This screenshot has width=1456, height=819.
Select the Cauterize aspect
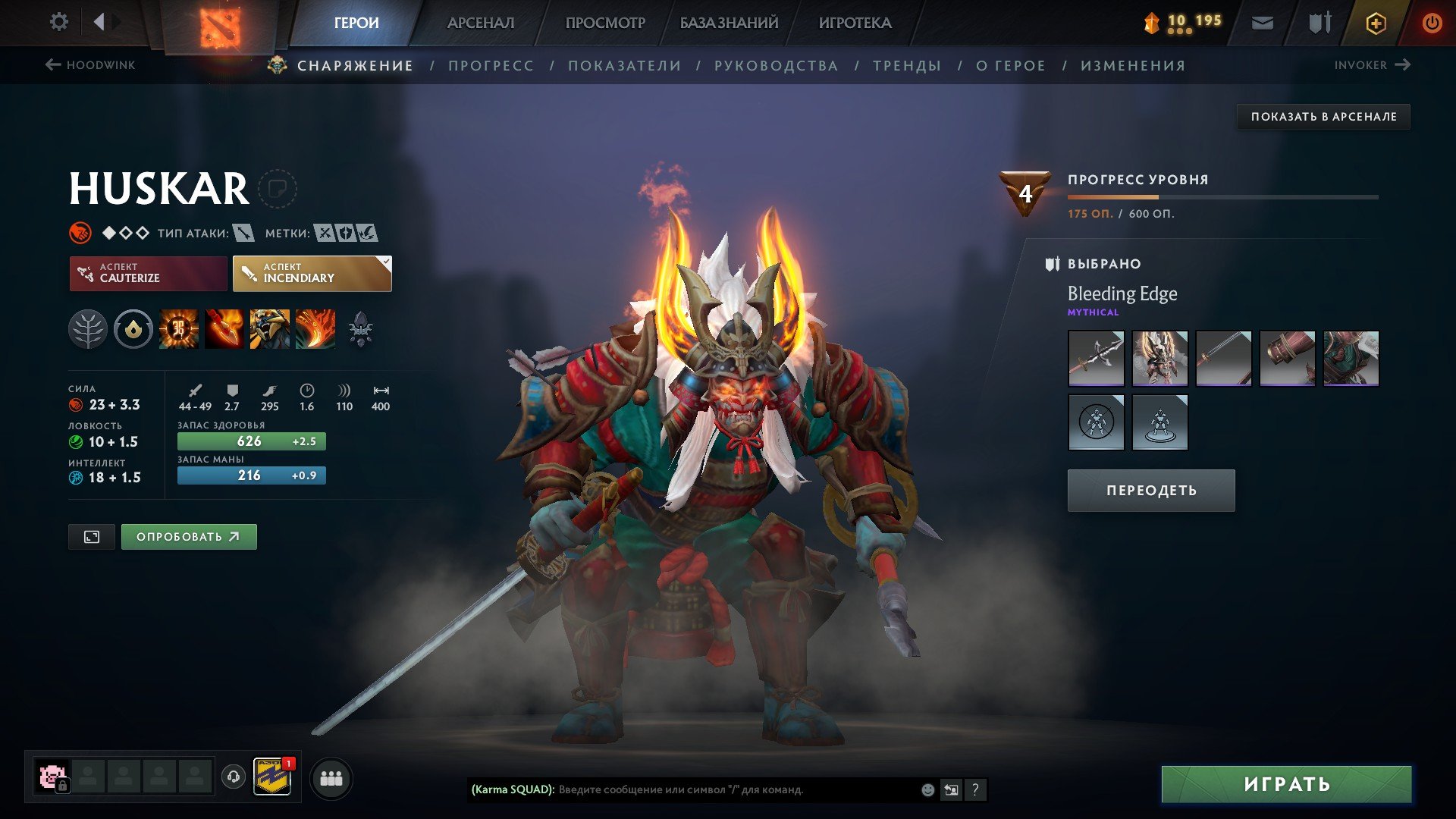click(148, 273)
